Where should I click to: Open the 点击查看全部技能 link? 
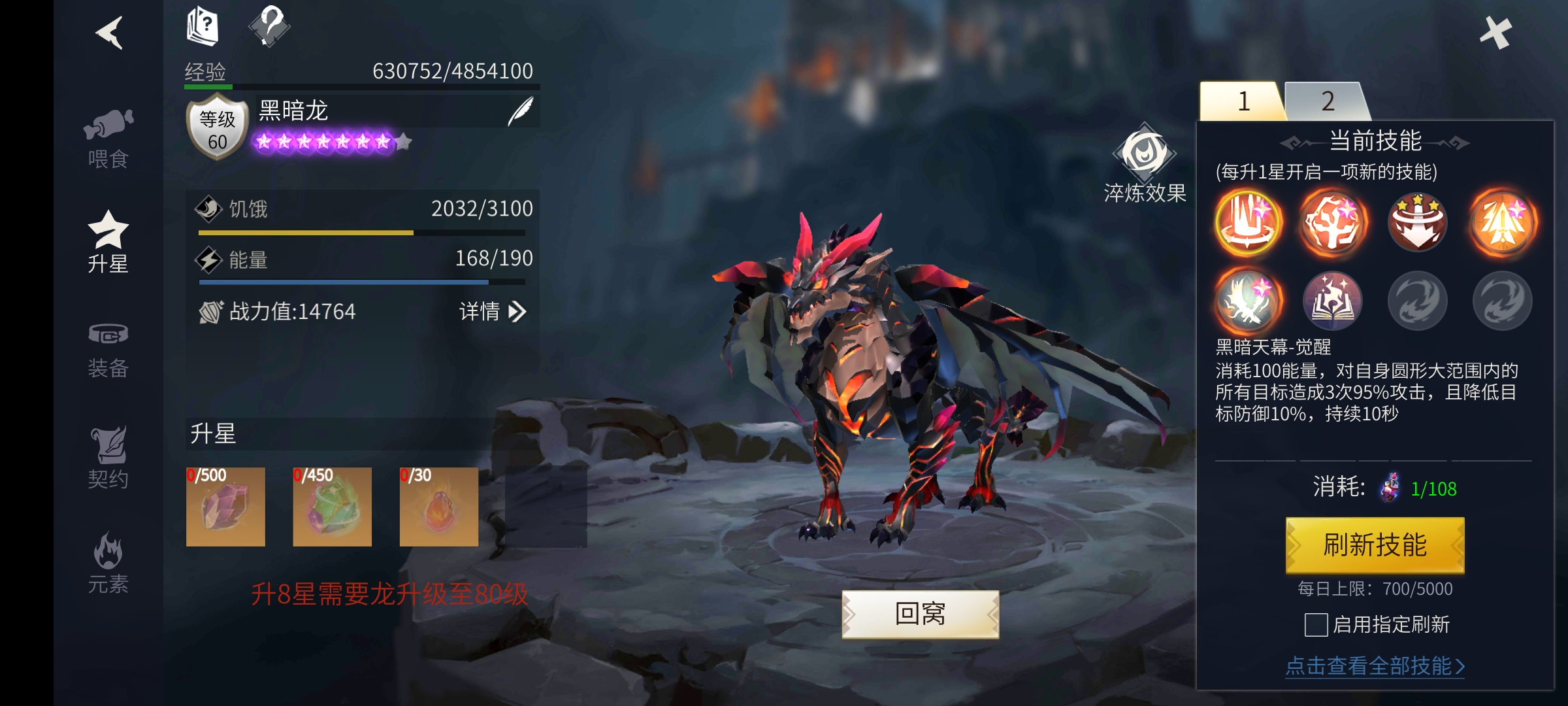1375,666
